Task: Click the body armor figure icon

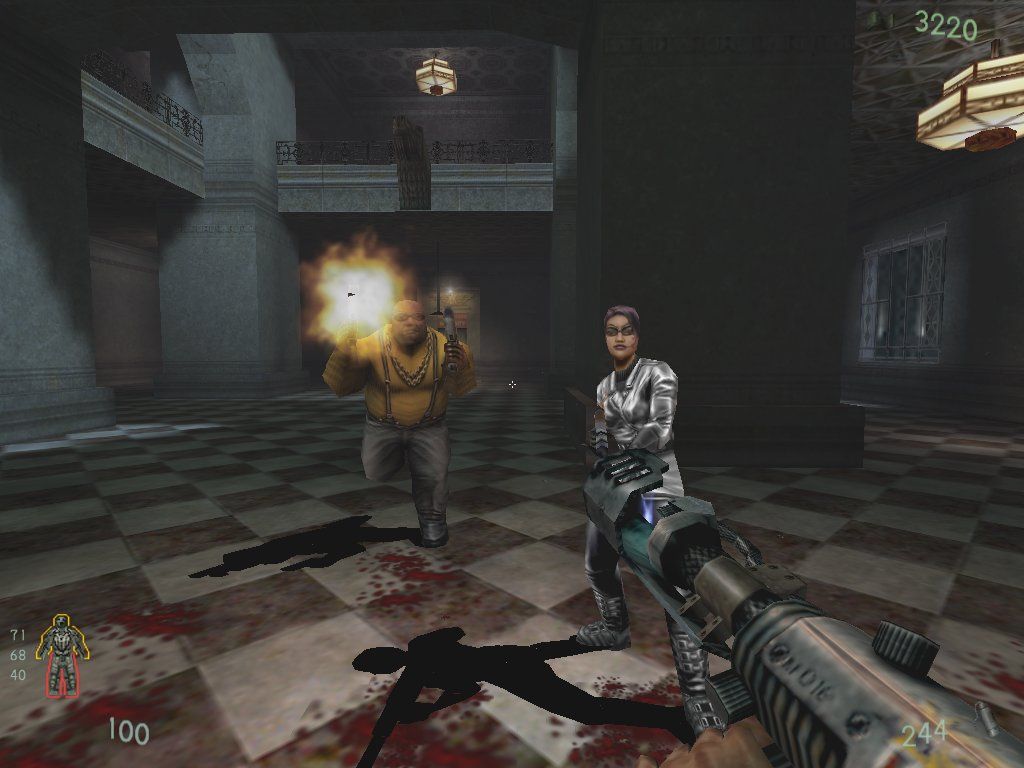Action: pyautogui.click(x=62, y=657)
